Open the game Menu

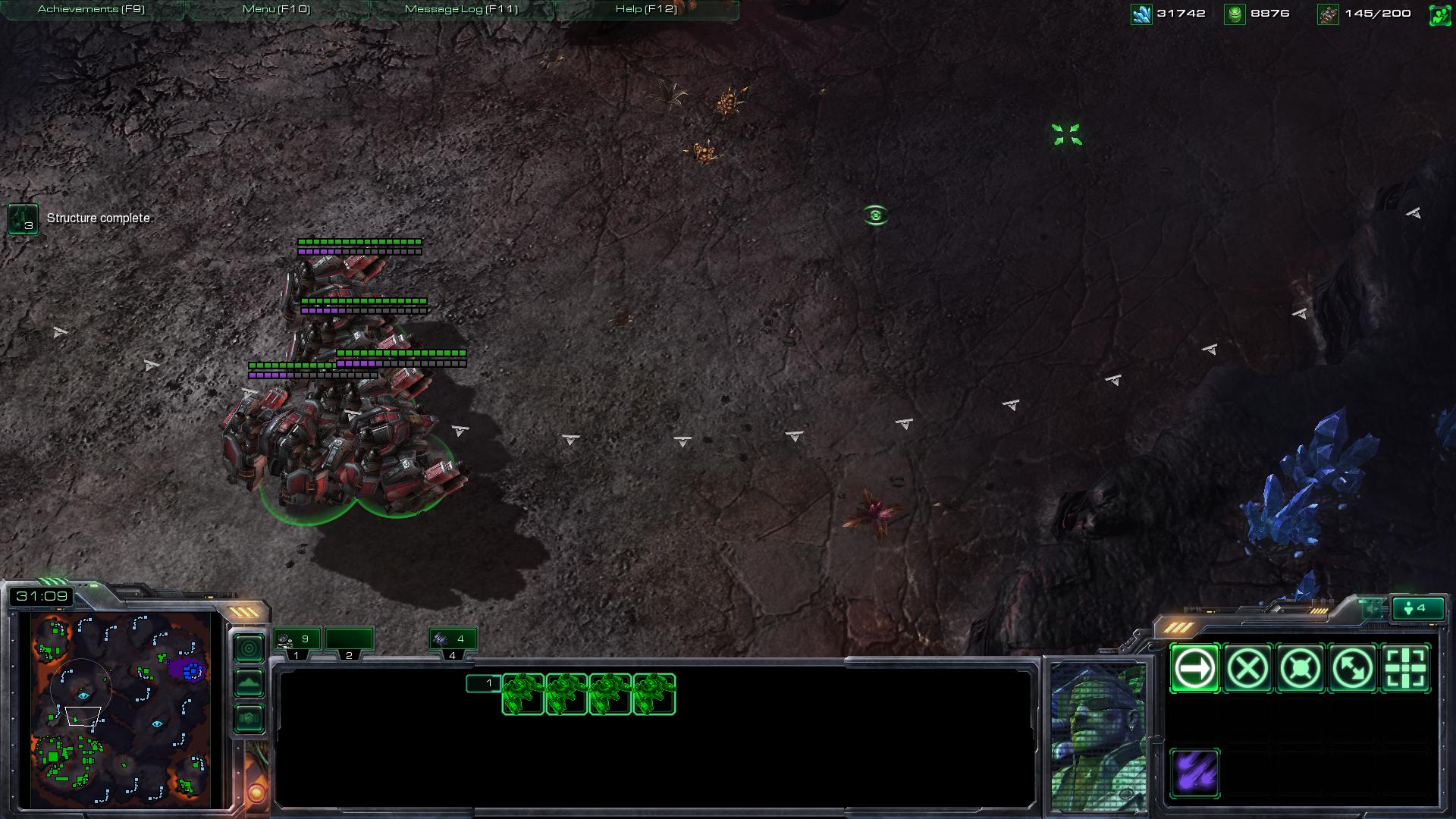pyautogui.click(x=276, y=9)
